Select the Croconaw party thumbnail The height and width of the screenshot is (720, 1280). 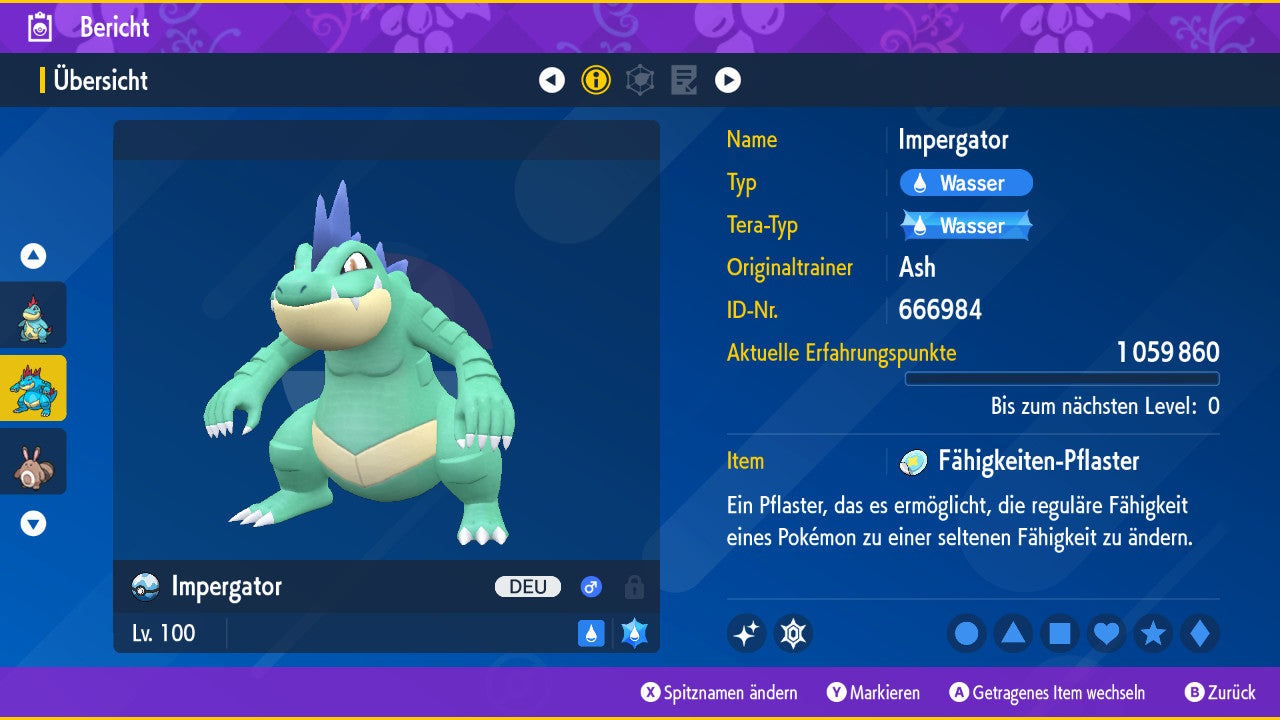[33, 315]
